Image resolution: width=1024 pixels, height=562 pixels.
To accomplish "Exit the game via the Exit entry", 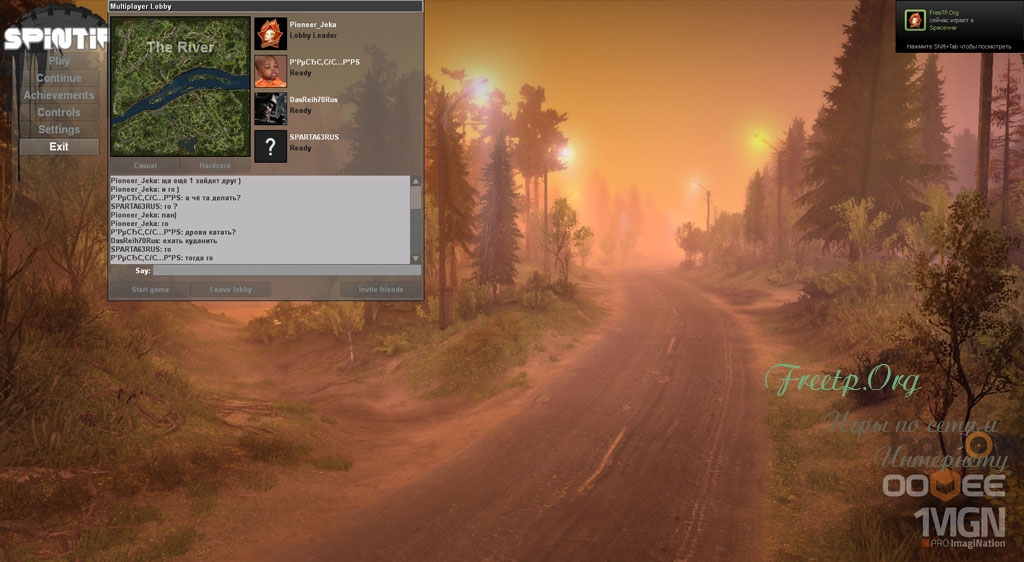I will coord(59,147).
